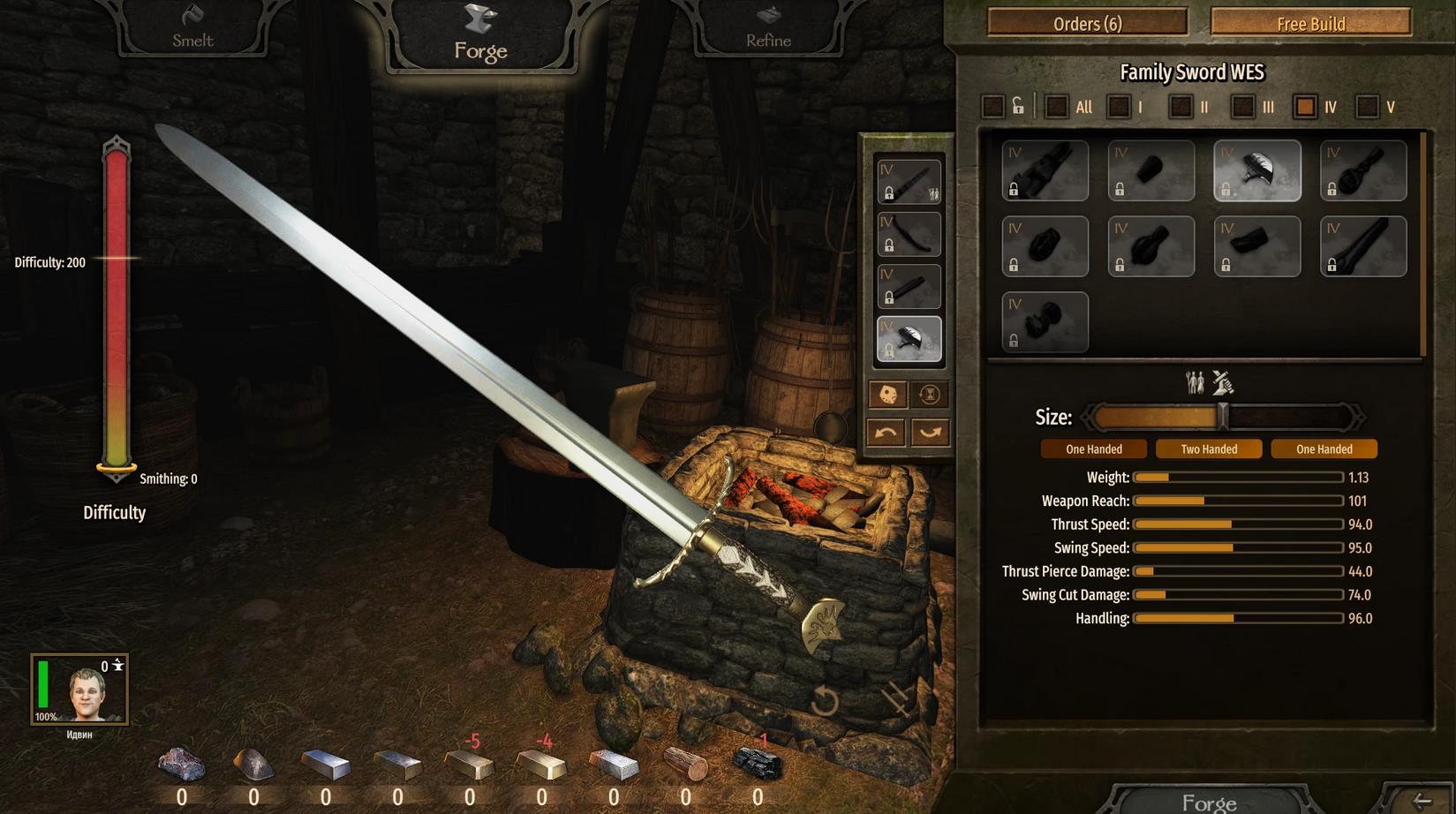Select smith Идвин's portrait
Image resolution: width=1456 pixels, height=814 pixels.
point(80,690)
